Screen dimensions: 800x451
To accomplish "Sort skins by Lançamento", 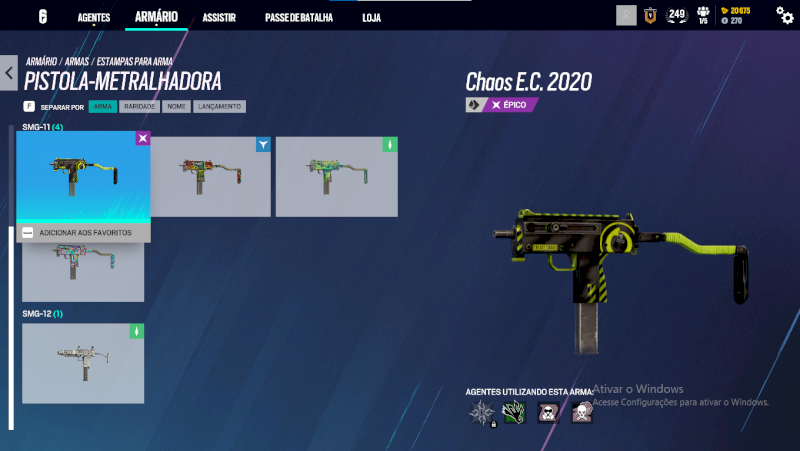I will (x=219, y=106).
